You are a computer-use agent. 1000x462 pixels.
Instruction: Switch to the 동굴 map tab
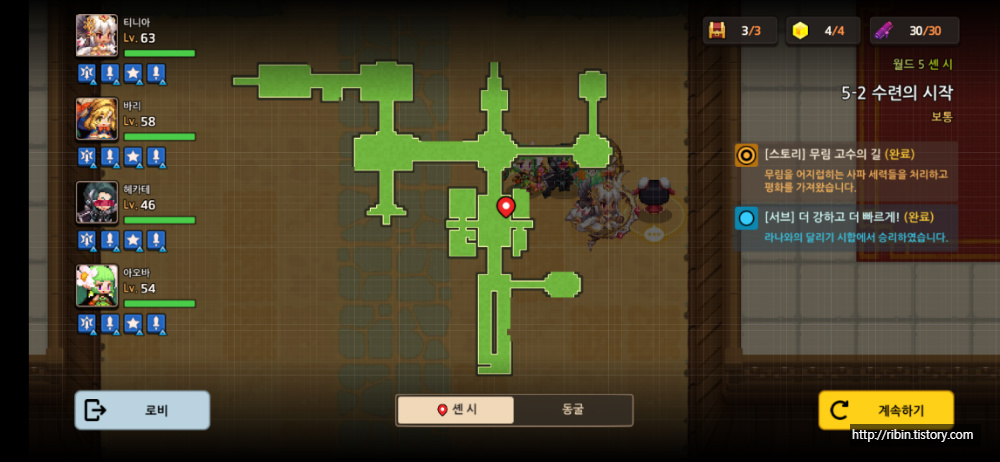point(573,410)
